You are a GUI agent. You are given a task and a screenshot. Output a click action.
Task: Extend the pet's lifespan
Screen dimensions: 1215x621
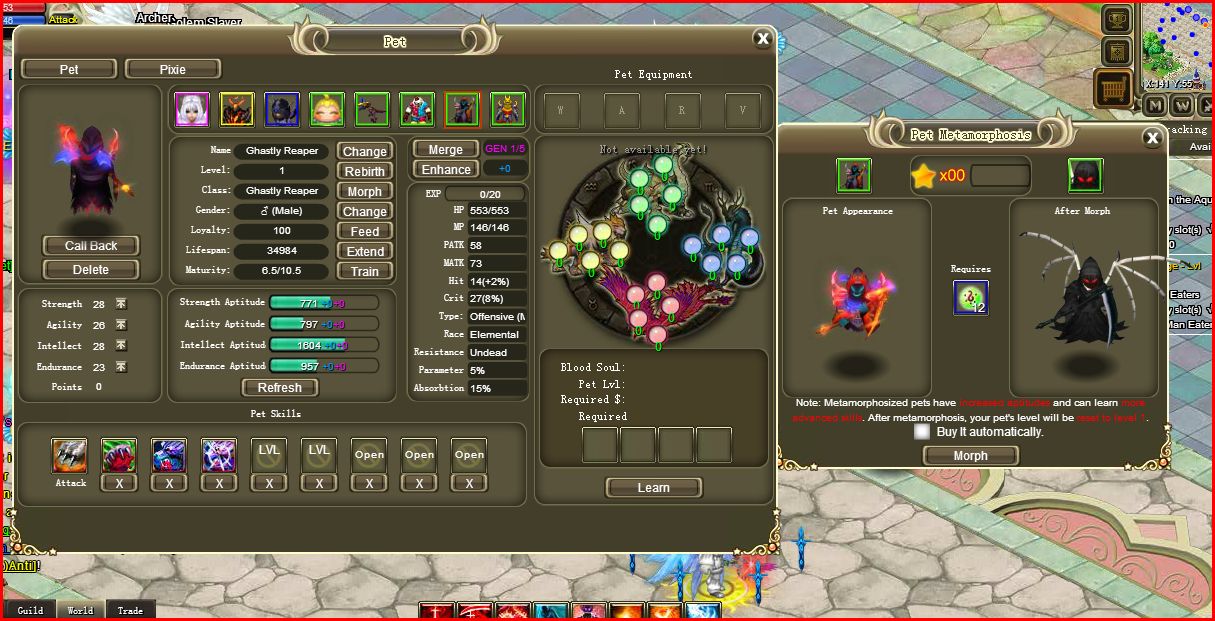click(x=364, y=251)
